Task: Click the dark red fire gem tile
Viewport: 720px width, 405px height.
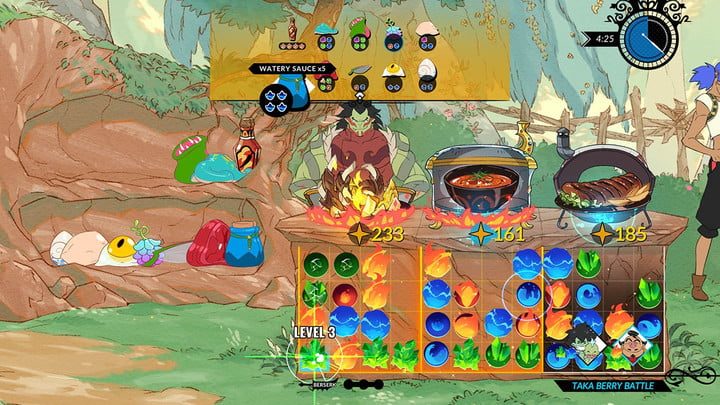Action: tap(345, 296)
